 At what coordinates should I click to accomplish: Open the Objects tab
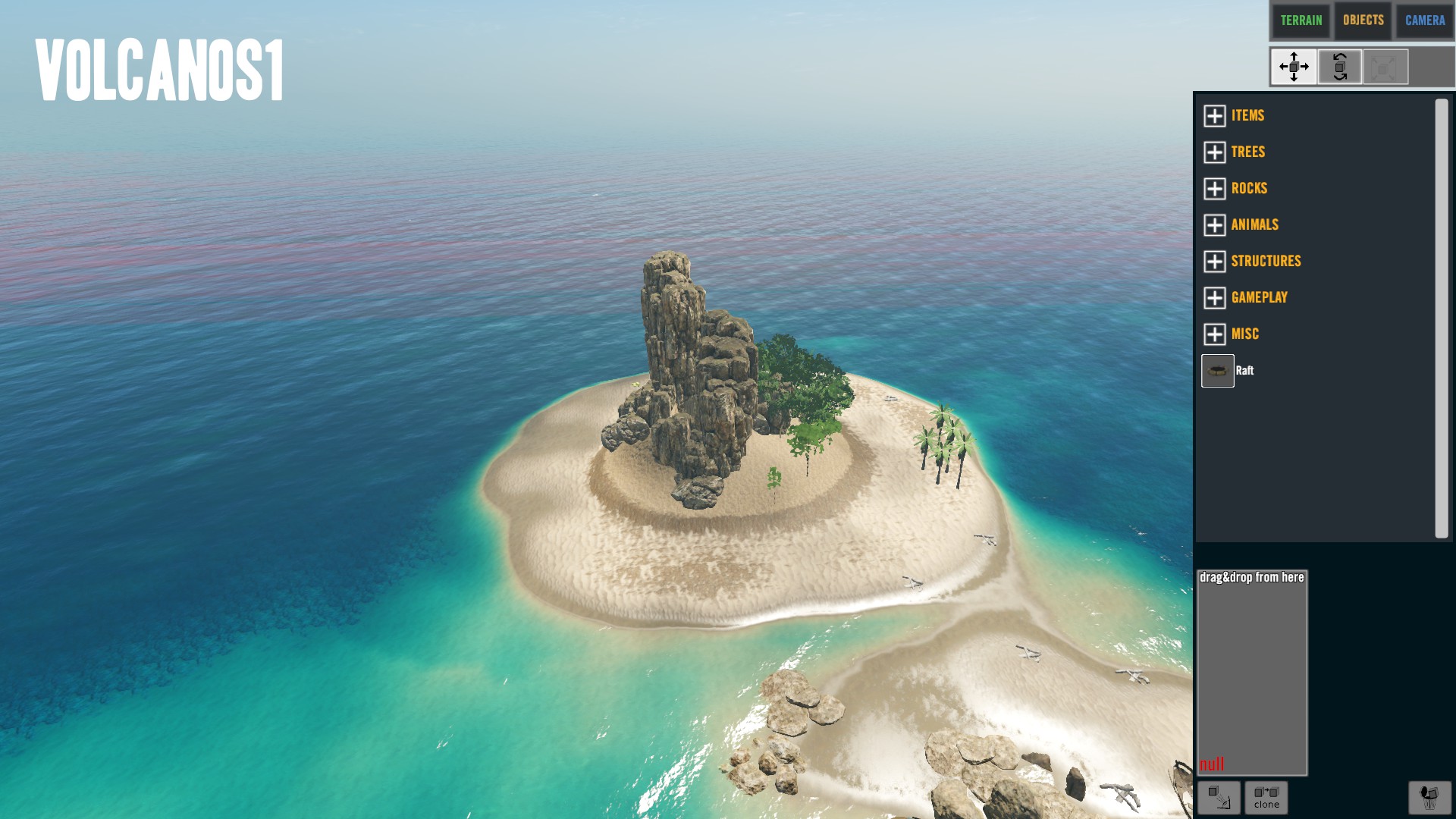pos(1363,20)
